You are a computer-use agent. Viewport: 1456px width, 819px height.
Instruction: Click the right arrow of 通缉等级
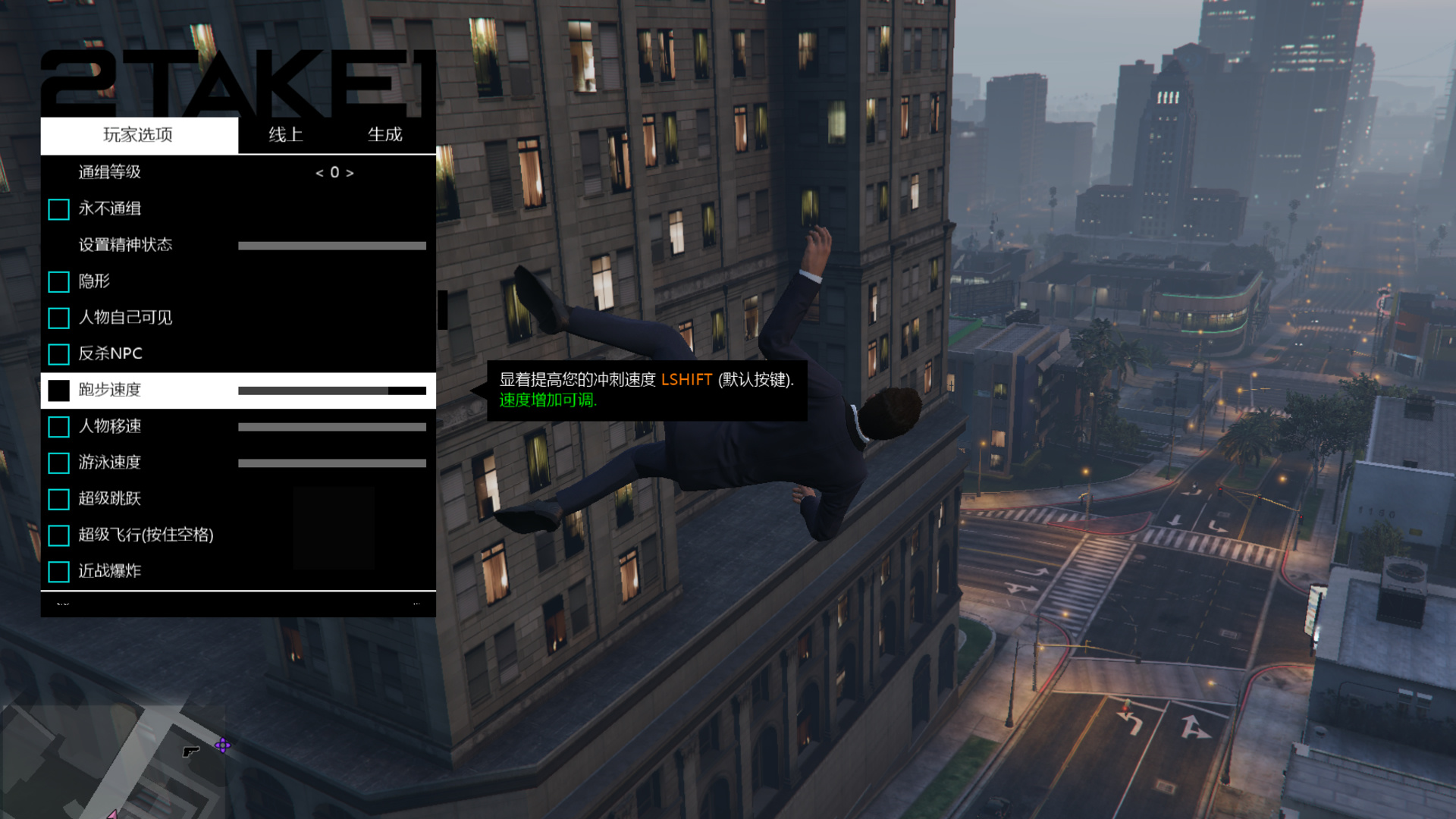coord(350,172)
